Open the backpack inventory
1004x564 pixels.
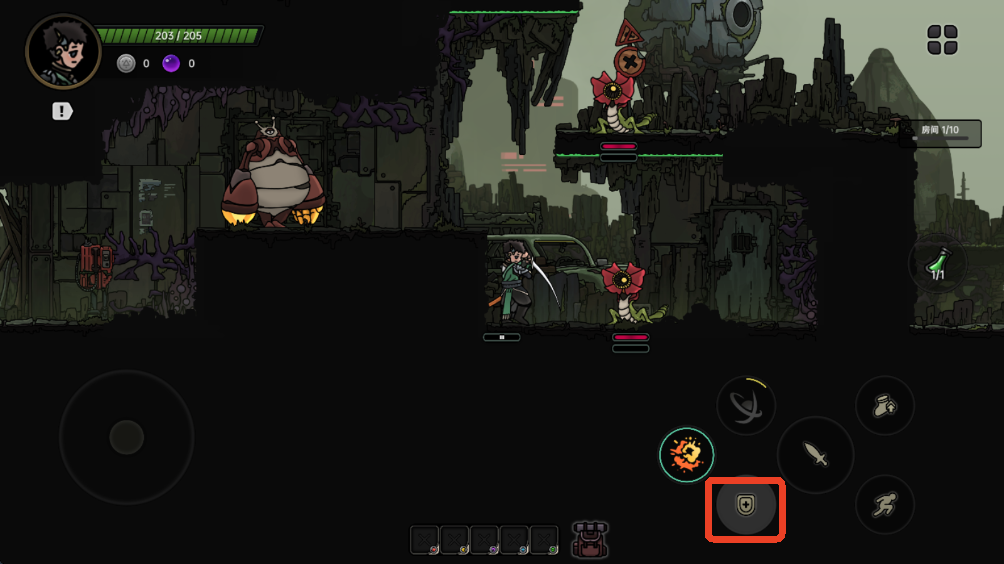tap(590, 539)
